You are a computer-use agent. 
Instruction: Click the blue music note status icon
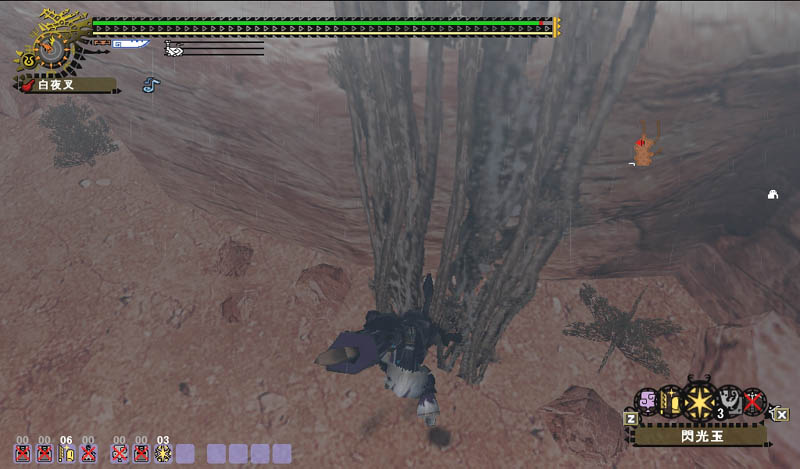pos(150,86)
